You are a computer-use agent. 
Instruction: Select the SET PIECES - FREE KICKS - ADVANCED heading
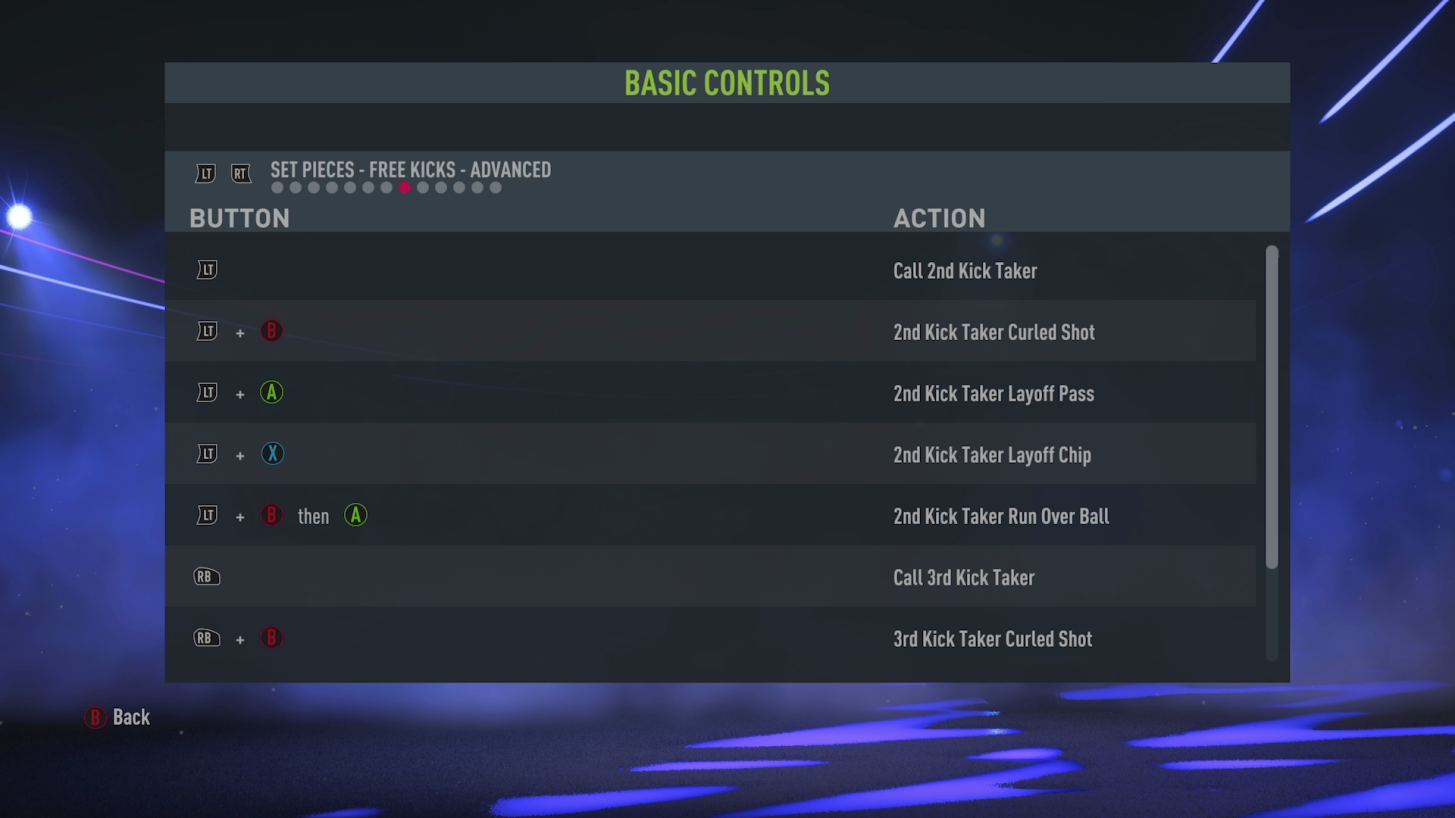click(x=409, y=170)
